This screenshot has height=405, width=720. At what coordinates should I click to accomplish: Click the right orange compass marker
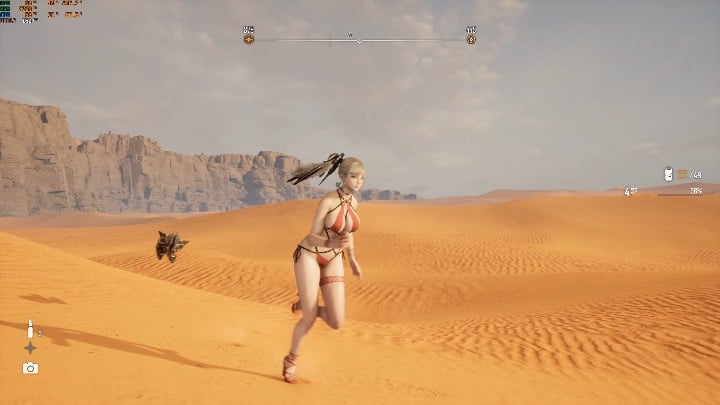pos(471,39)
